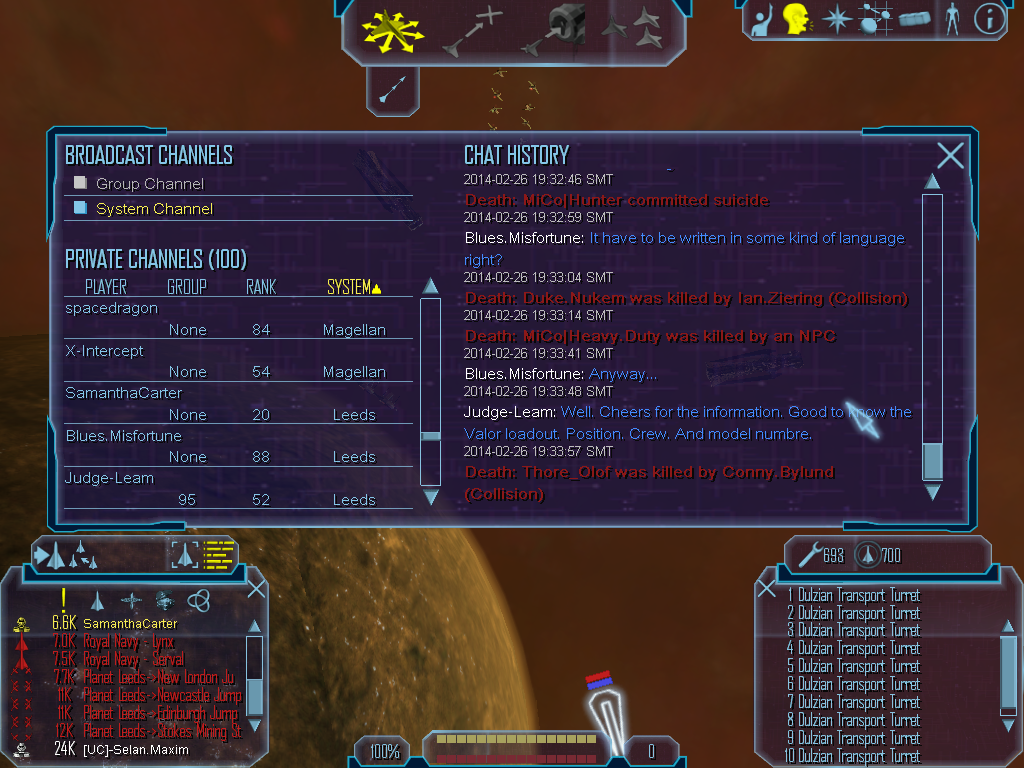The height and width of the screenshot is (768, 1024).
Task: Open the humanoid figure icon in top bar
Action: pos(951,19)
